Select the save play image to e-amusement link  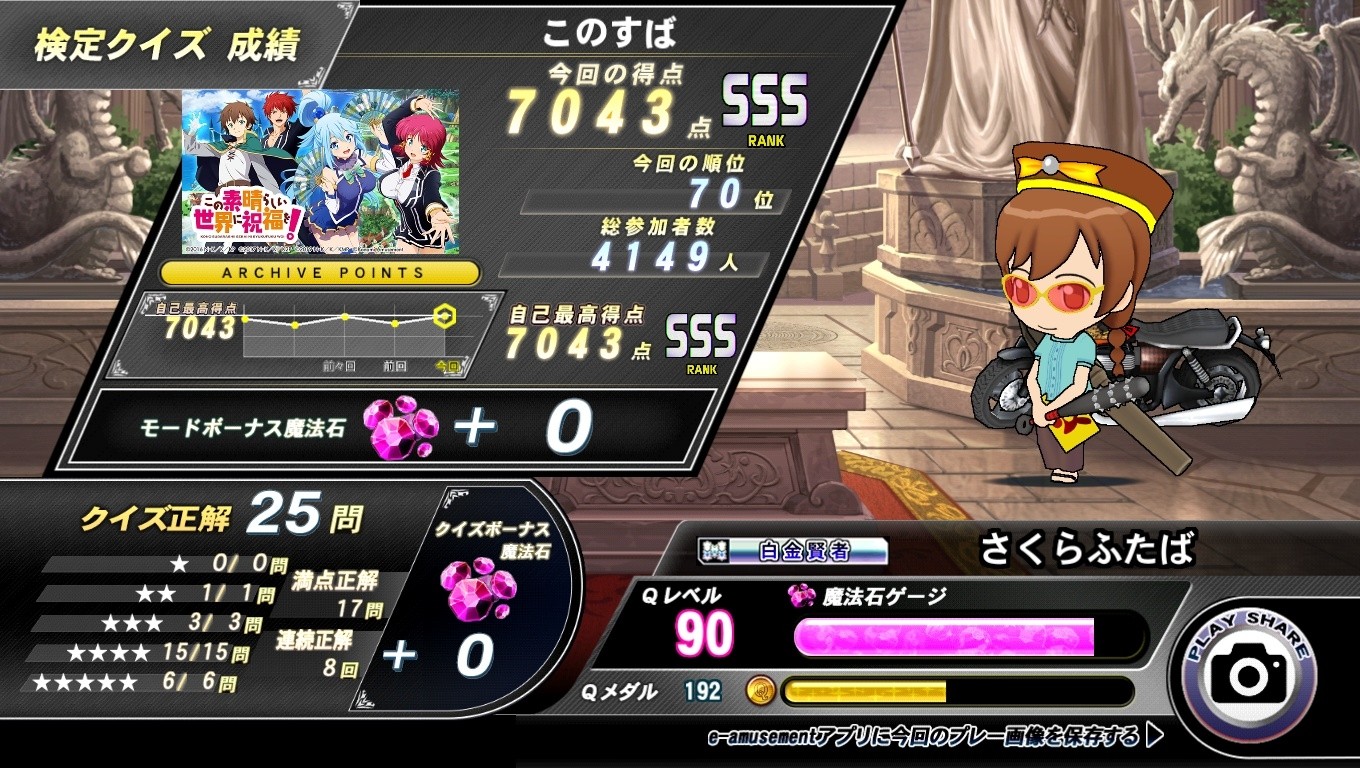[934, 738]
